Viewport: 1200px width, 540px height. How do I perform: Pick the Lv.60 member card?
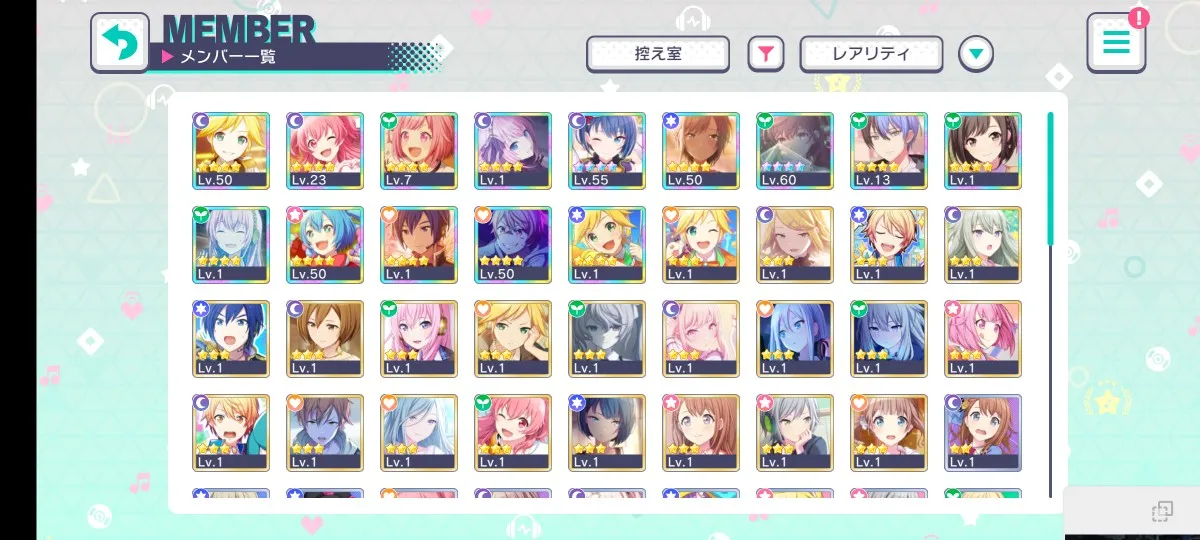point(795,150)
